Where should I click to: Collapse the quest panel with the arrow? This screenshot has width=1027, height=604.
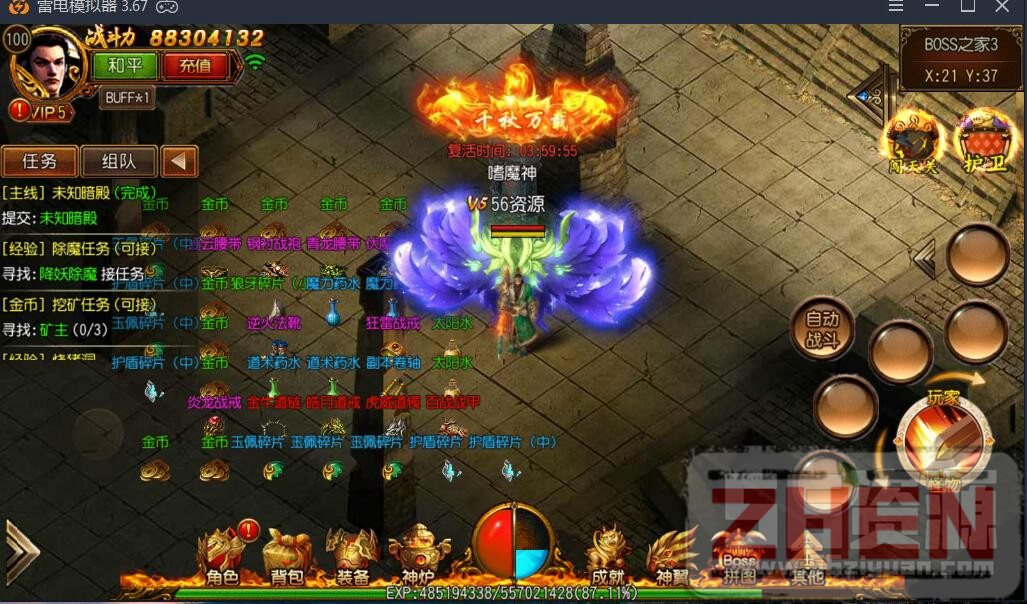[180, 161]
